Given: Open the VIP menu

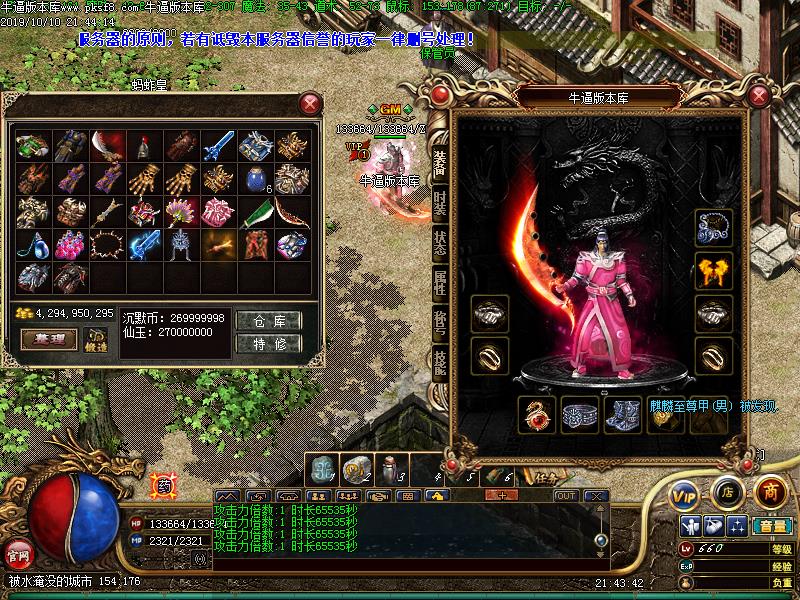Looking at the screenshot, I should [683, 495].
